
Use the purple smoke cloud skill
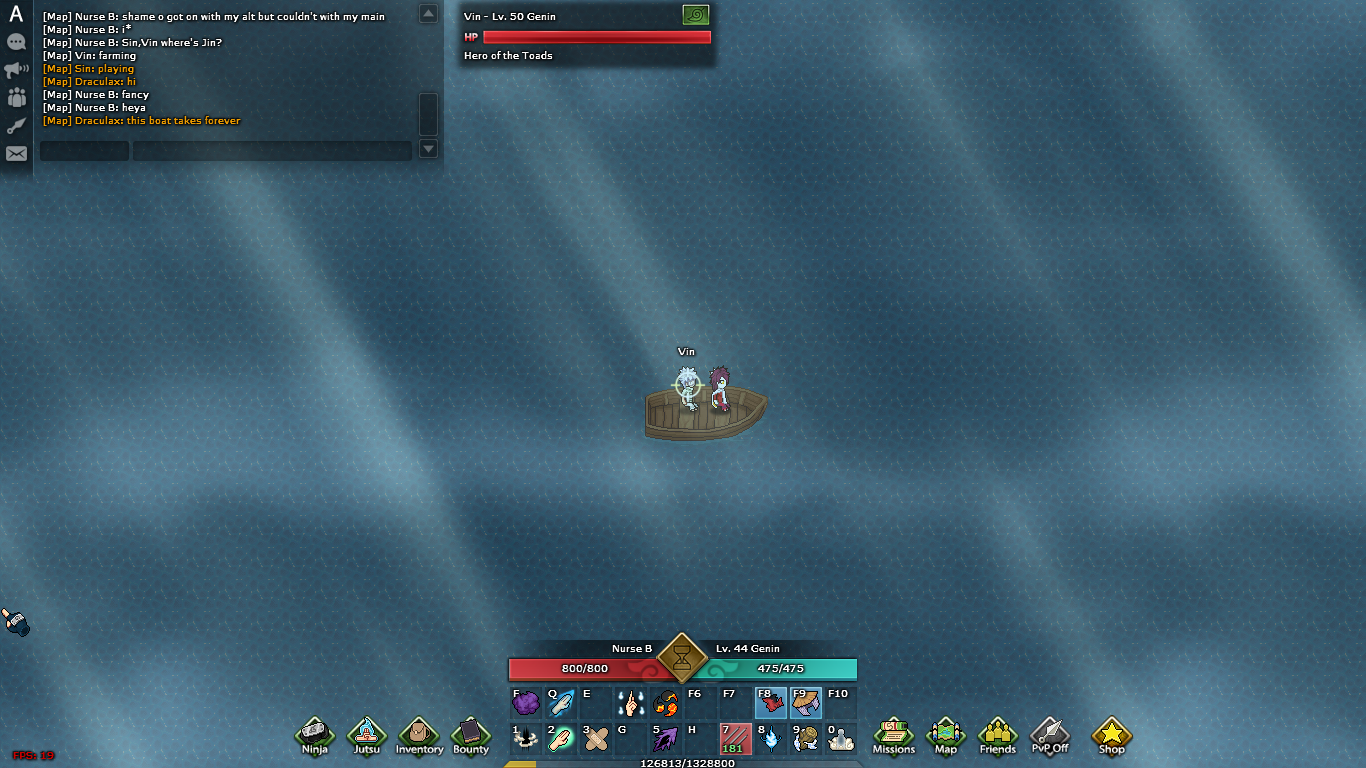click(526, 703)
